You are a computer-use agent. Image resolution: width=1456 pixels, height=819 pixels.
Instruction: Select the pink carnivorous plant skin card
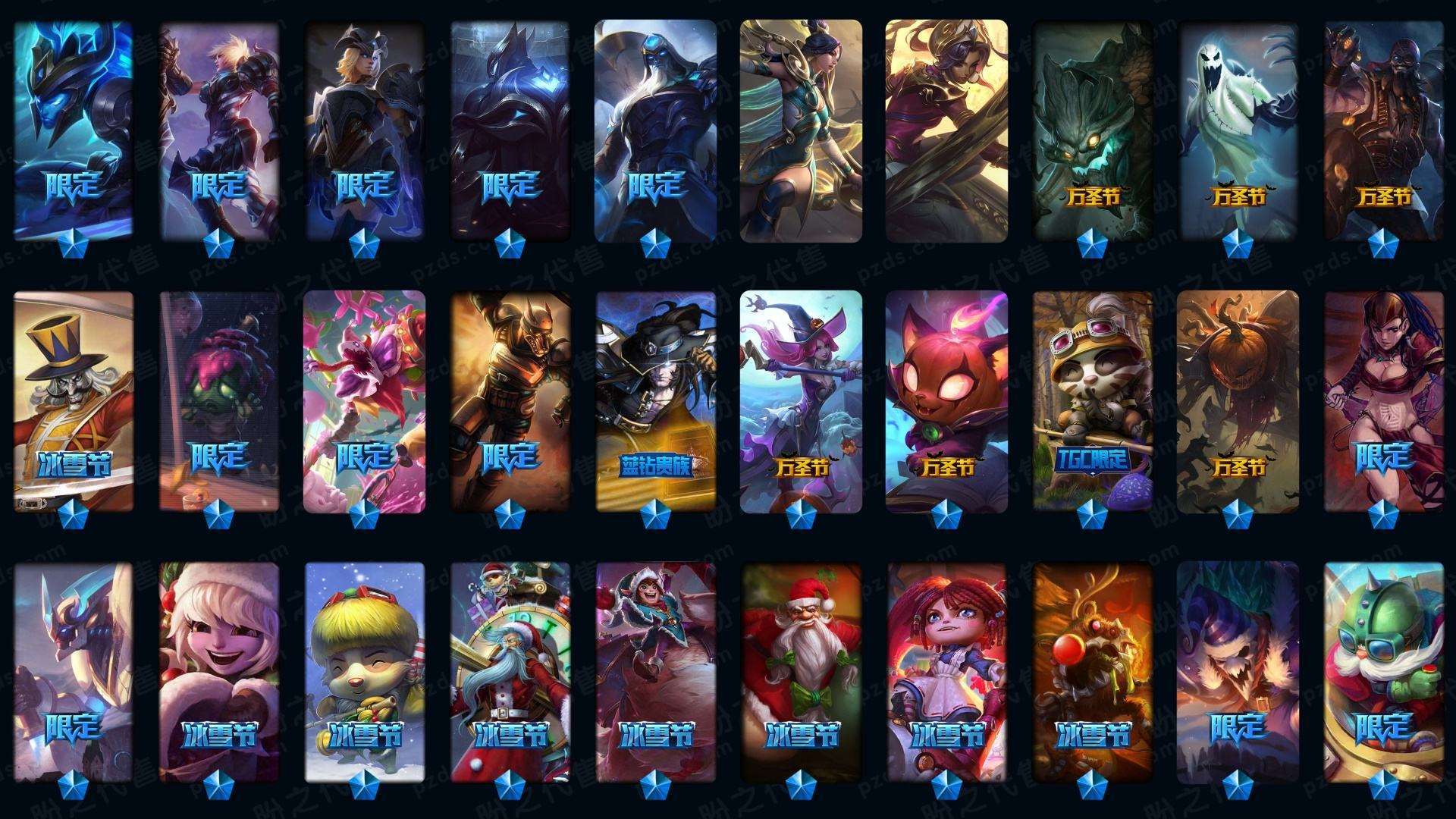[364, 400]
